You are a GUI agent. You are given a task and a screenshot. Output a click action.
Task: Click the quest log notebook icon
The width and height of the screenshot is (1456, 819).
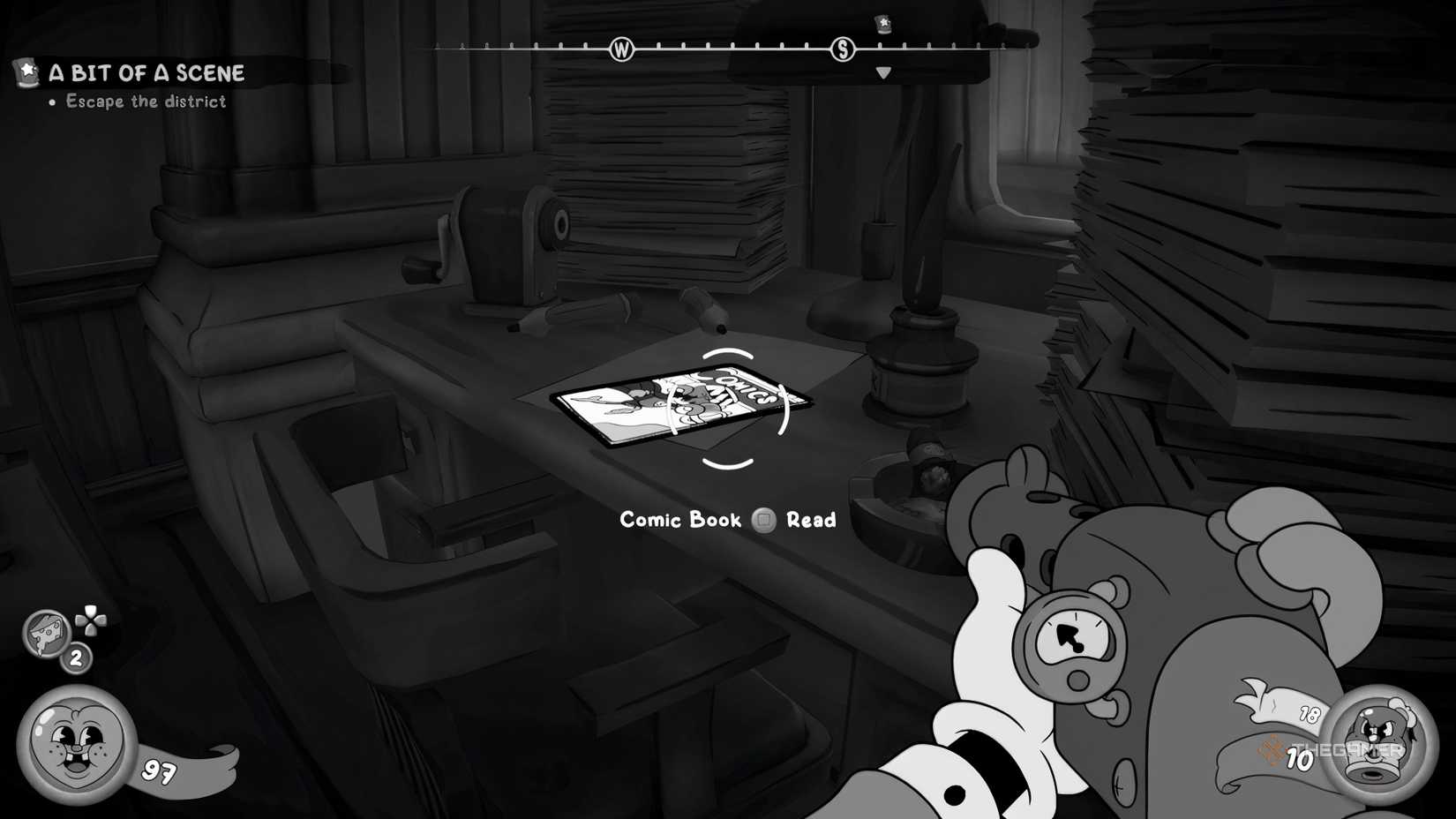[x=24, y=72]
